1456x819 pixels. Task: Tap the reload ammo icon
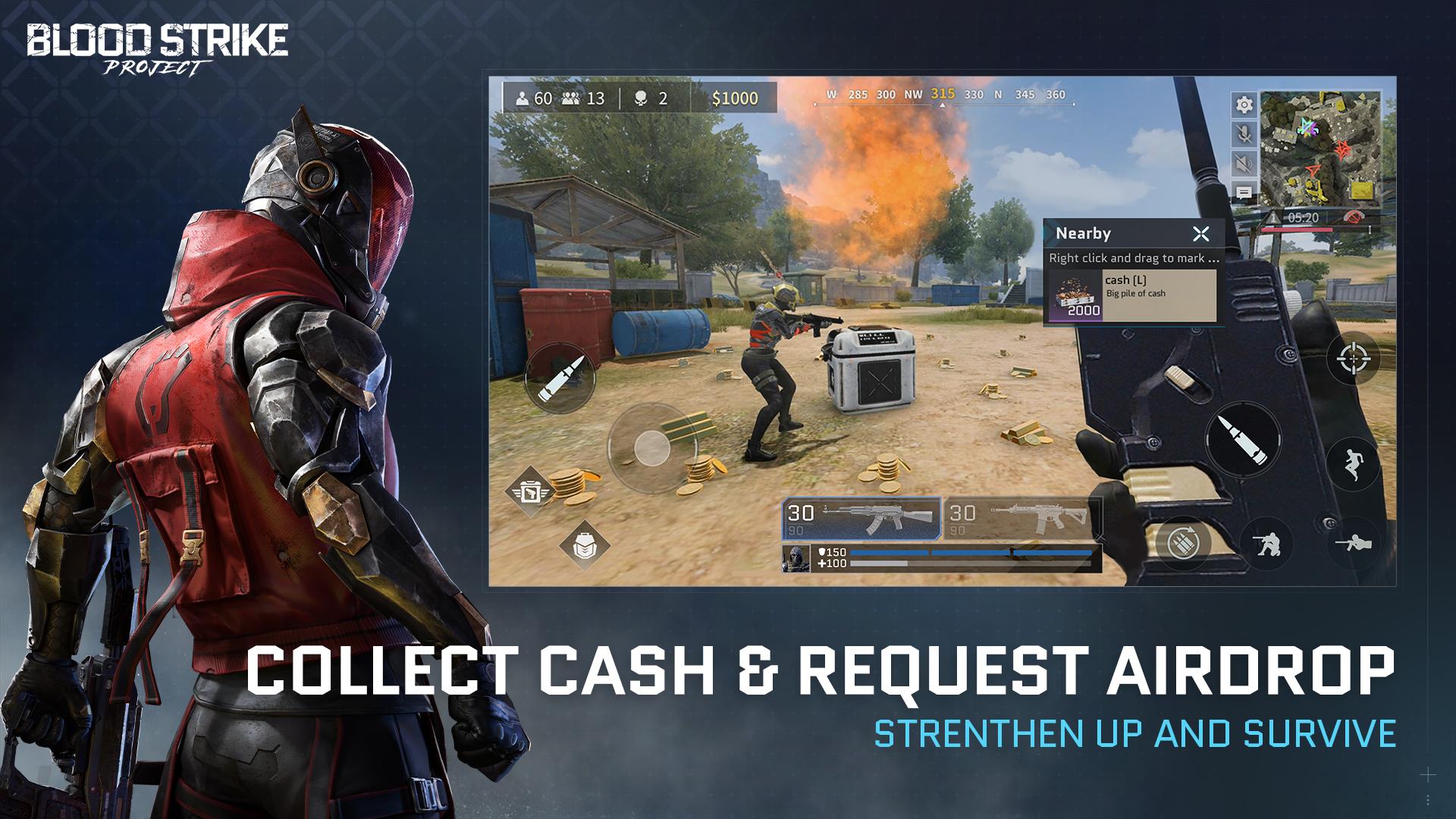point(1183,543)
